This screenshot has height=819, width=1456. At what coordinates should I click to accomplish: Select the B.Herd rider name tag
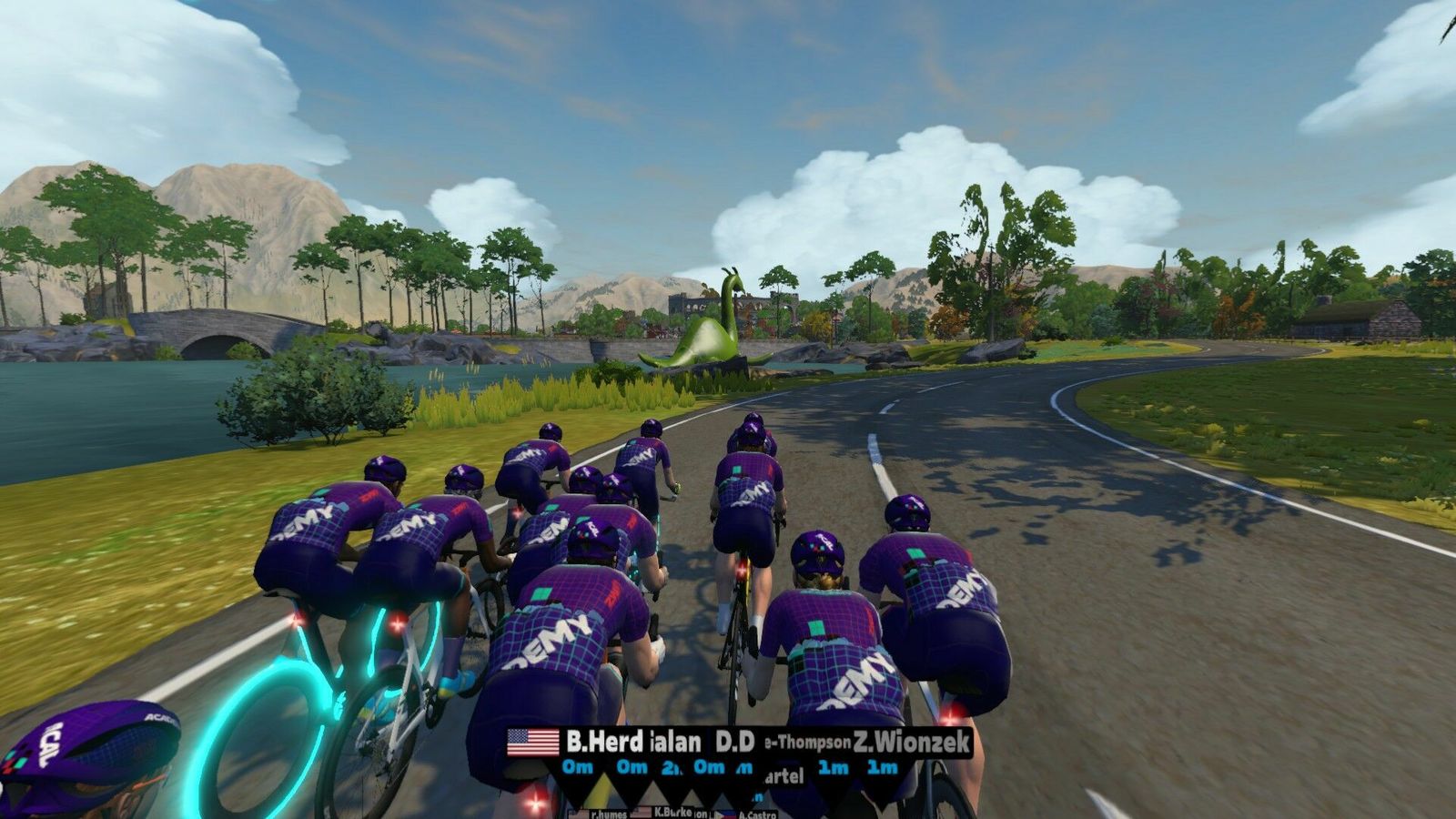click(x=605, y=742)
